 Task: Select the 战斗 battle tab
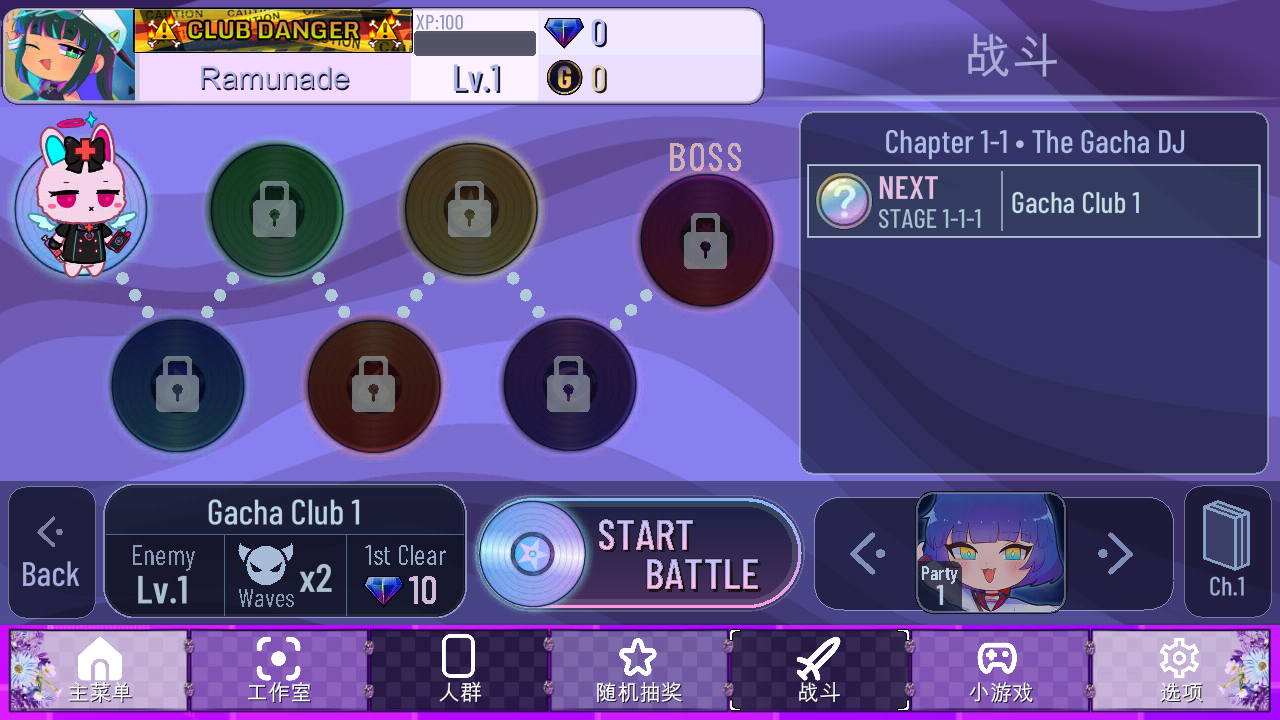pos(819,670)
